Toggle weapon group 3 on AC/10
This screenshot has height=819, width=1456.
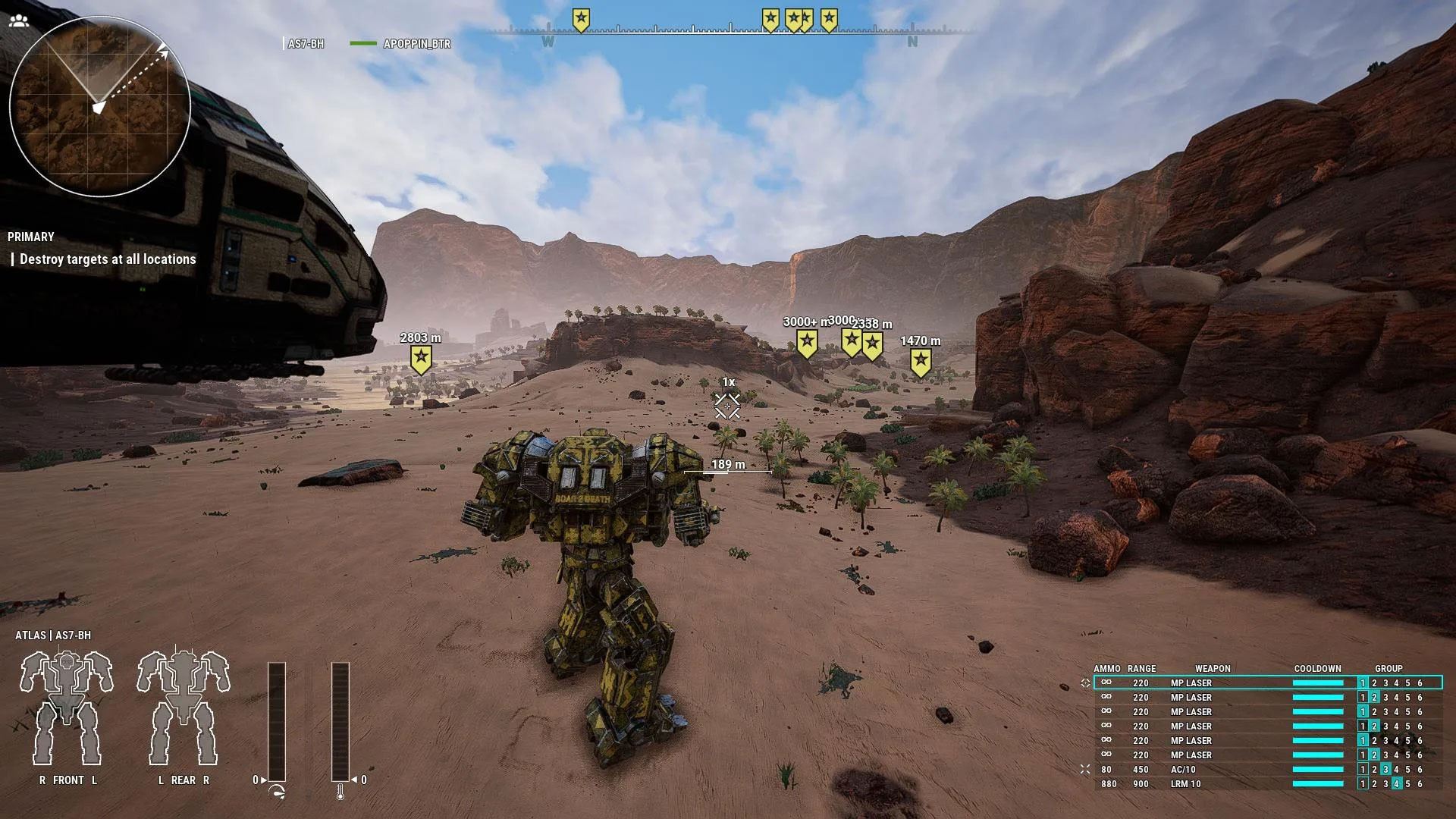pyautogui.click(x=1385, y=770)
